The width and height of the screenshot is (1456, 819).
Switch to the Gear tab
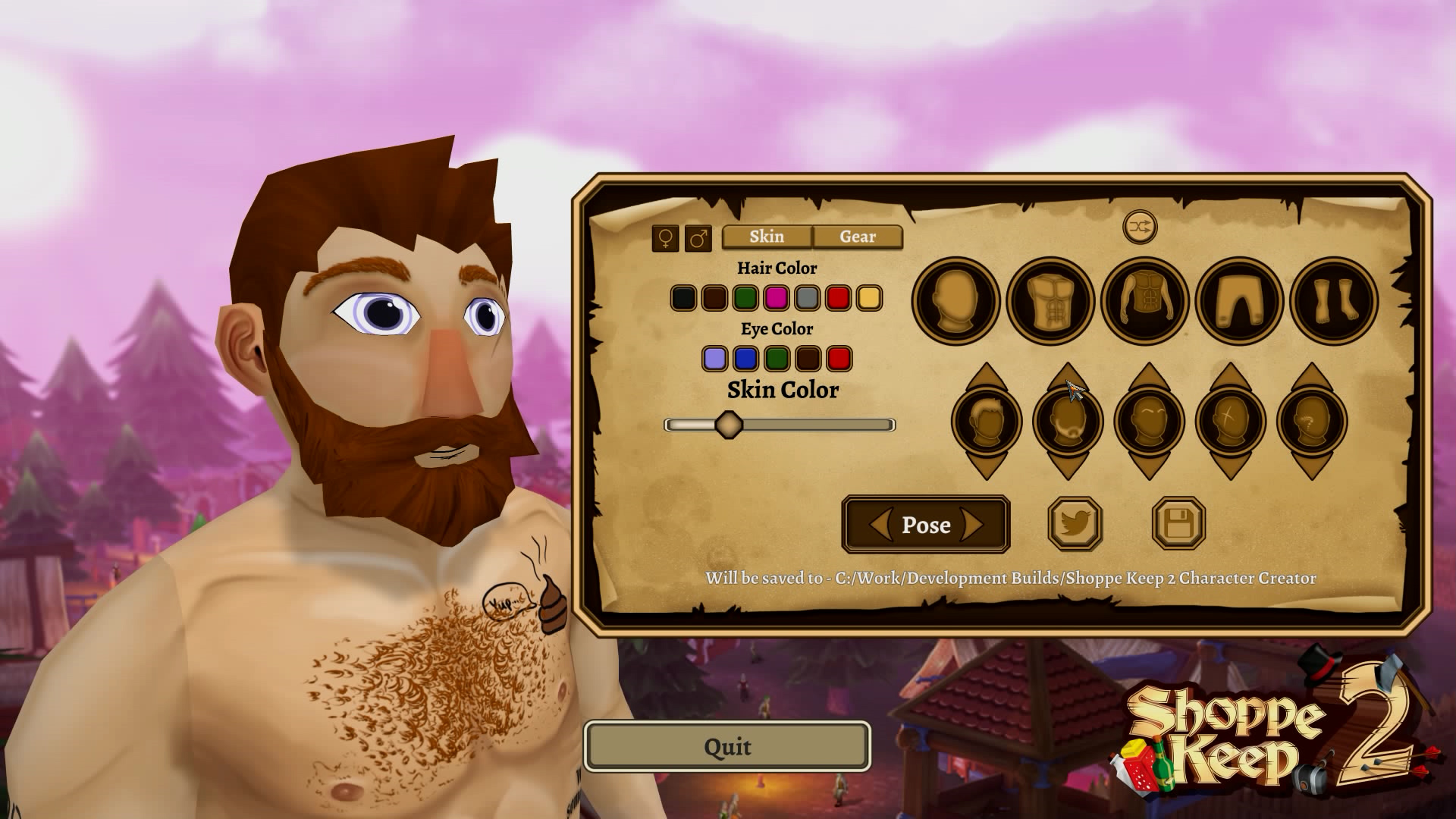point(856,237)
